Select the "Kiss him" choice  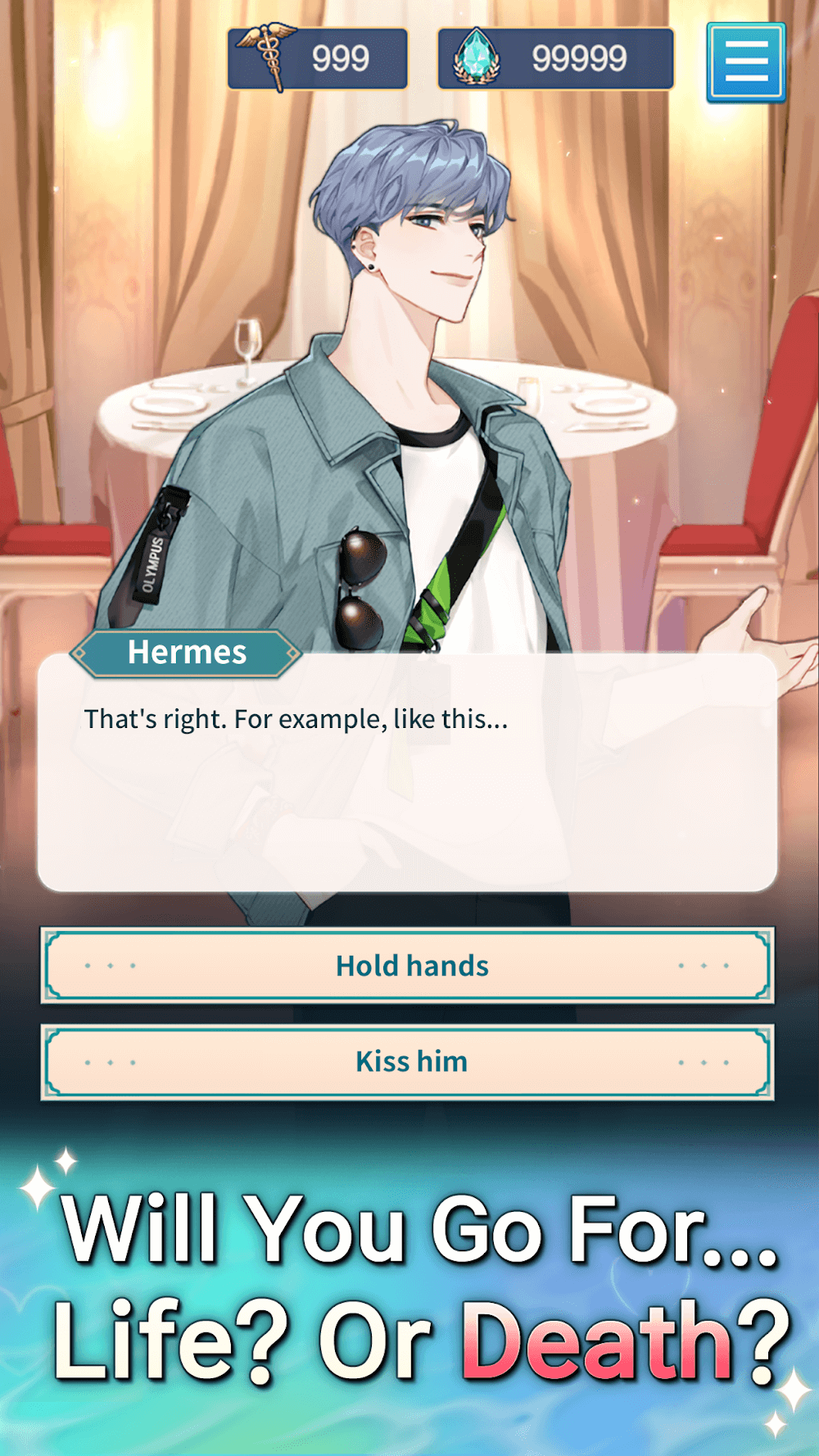tap(407, 1062)
